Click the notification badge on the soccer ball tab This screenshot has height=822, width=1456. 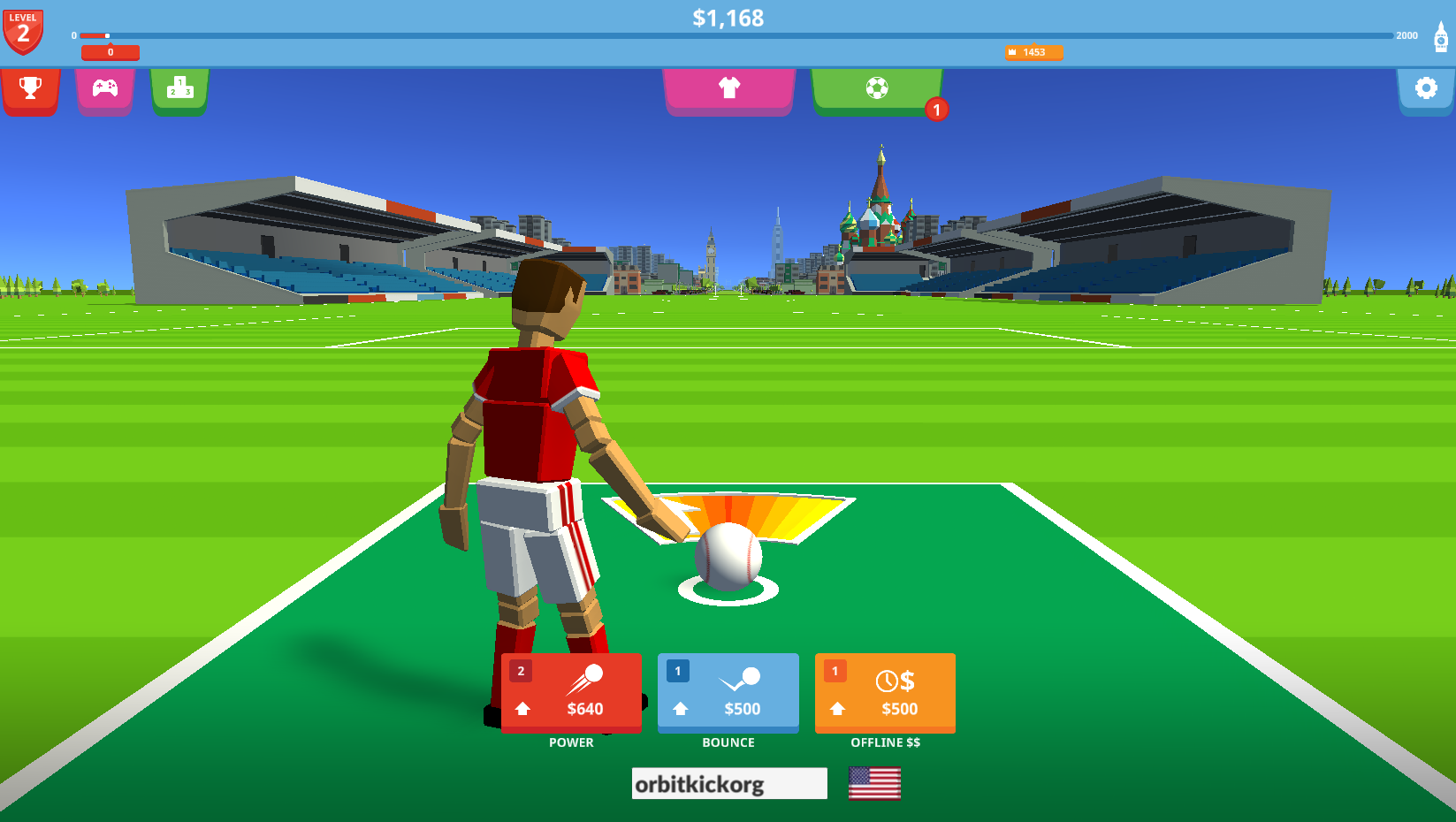(x=936, y=110)
